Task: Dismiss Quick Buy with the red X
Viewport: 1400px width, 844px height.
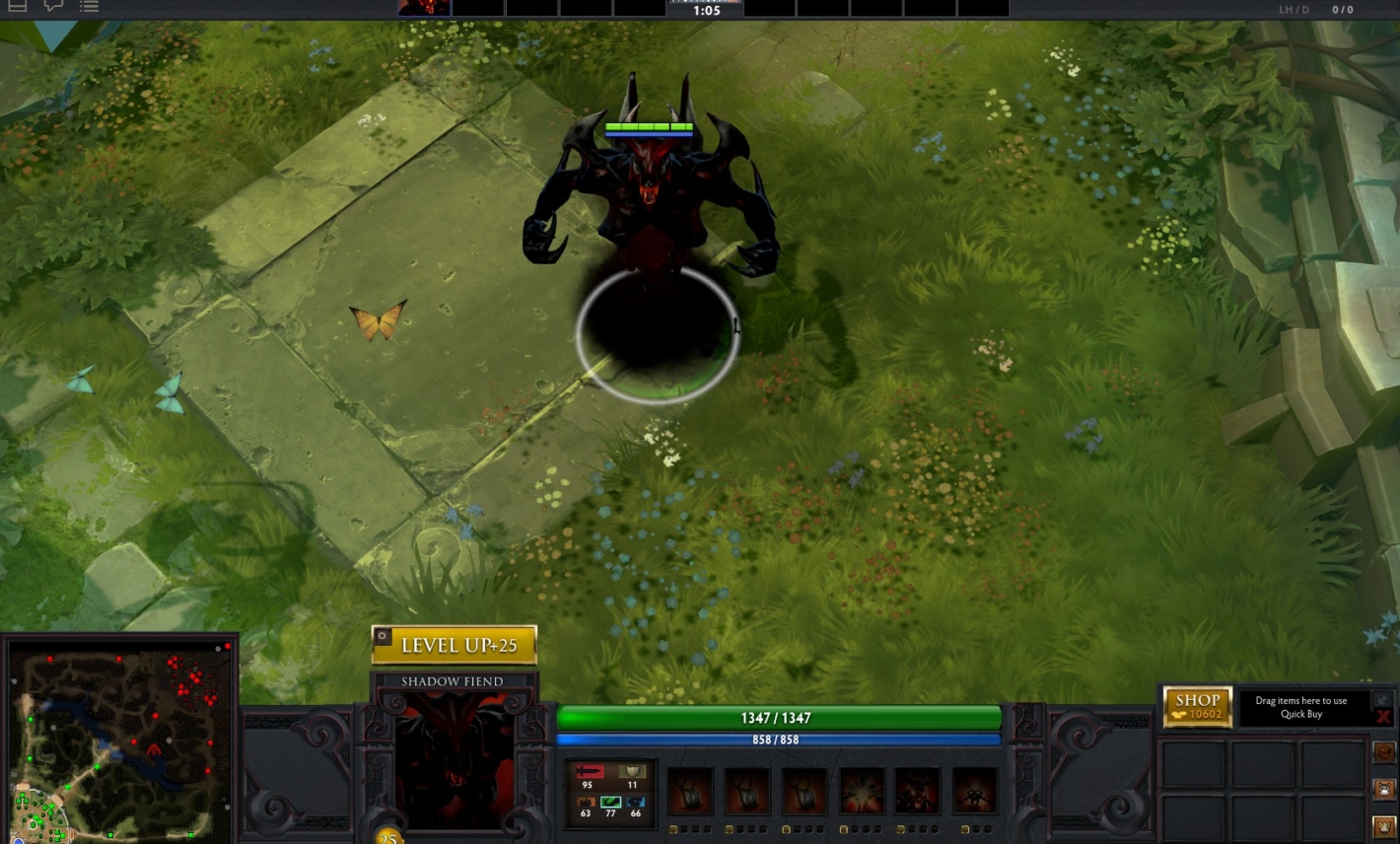Action: click(x=1384, y=717)
